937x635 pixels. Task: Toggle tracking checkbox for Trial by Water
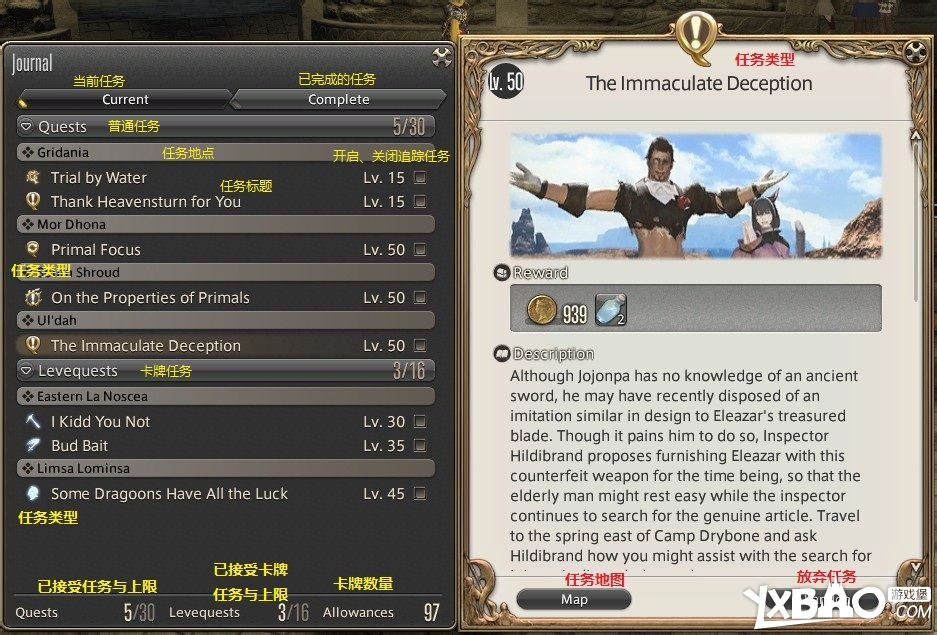[x=420, y=178]
